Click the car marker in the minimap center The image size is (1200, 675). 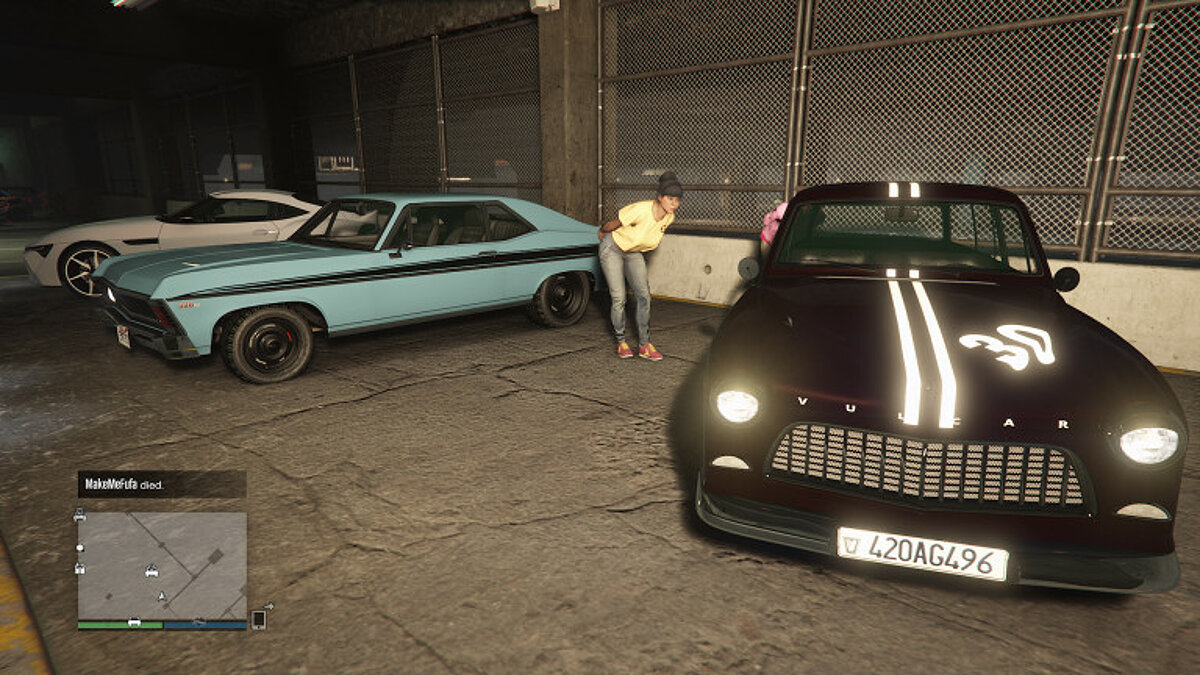(152, 572)
